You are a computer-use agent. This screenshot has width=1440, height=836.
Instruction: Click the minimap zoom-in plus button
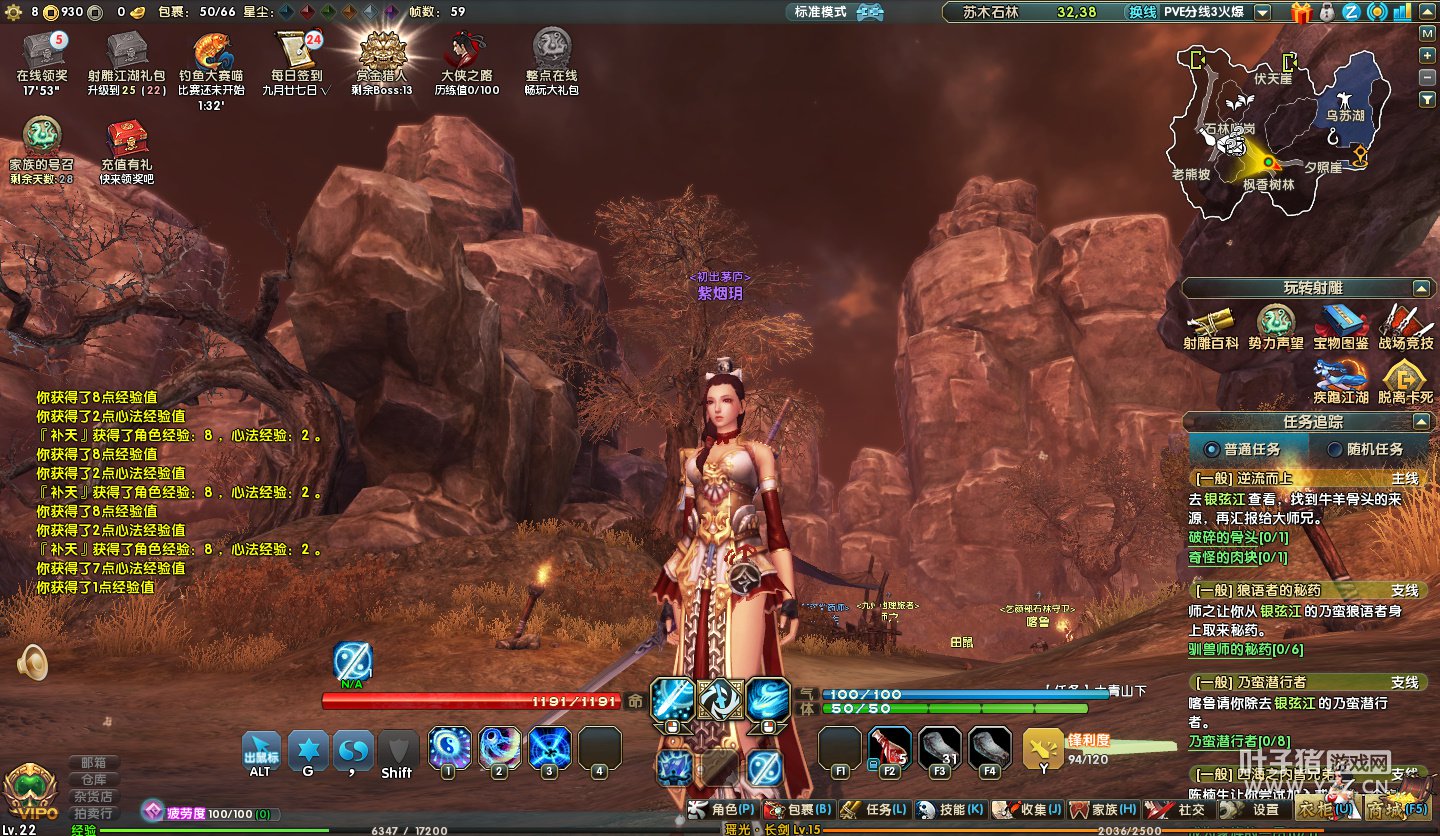tap(1428, 53)
